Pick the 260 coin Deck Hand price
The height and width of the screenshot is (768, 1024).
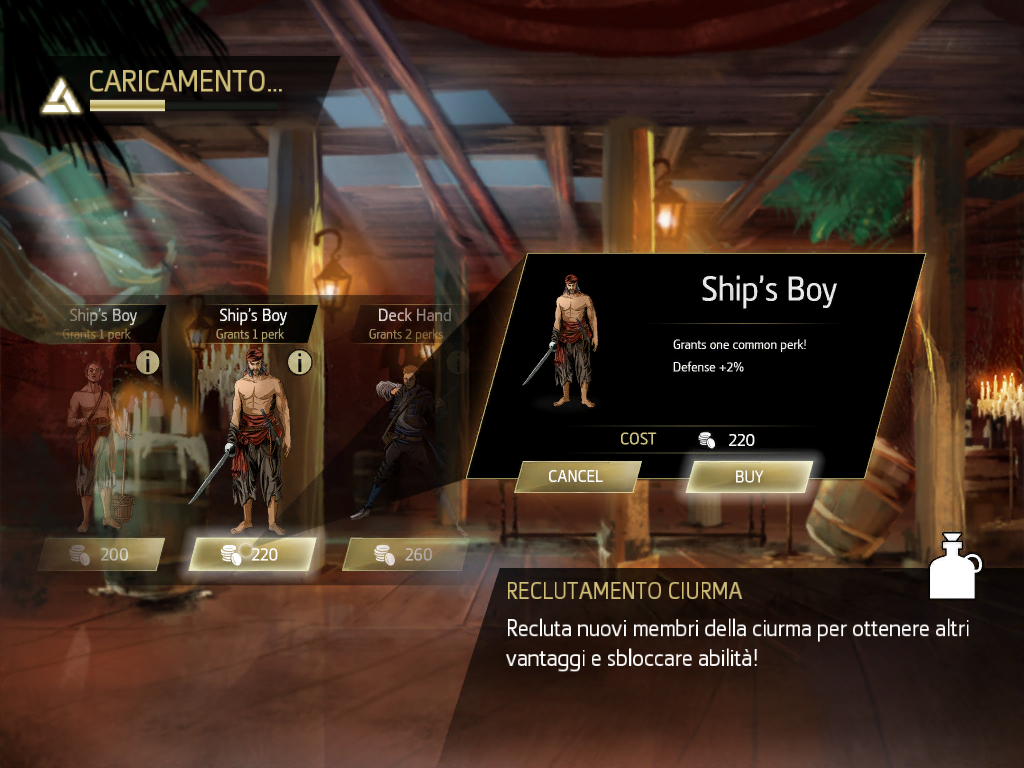click(405, 554)
